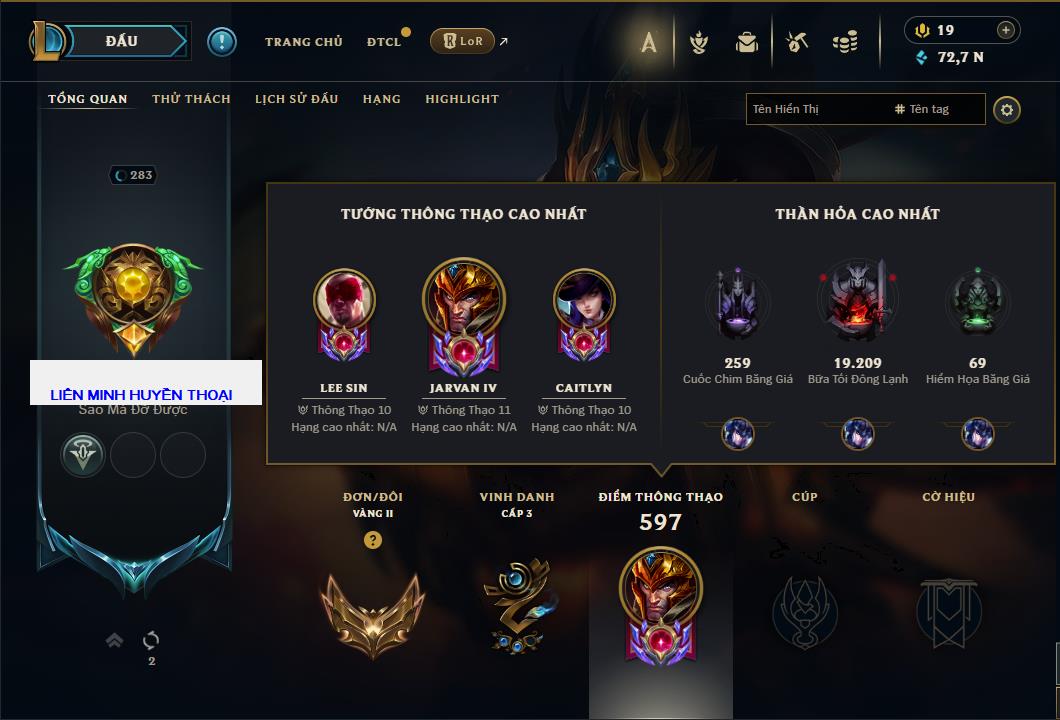Add currency with the plus button

1006,30
